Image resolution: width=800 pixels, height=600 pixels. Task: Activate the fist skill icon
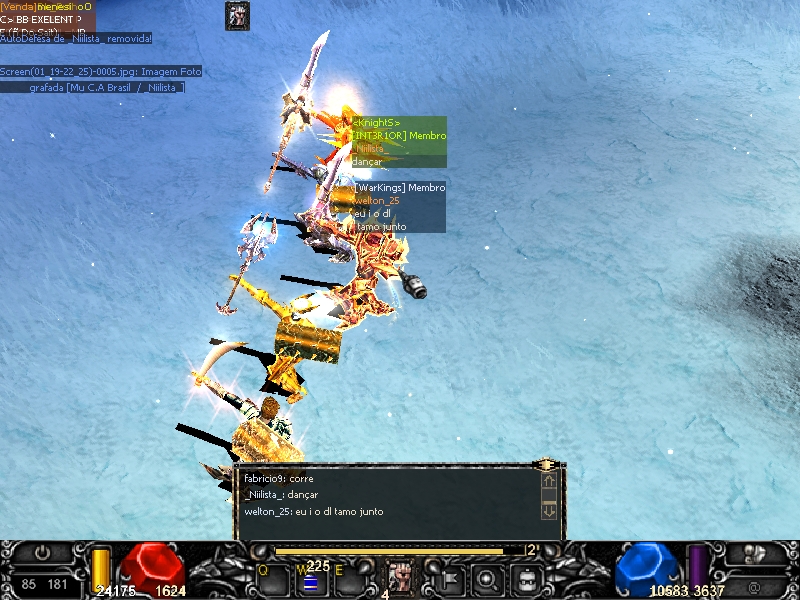(x=400, y=577)
